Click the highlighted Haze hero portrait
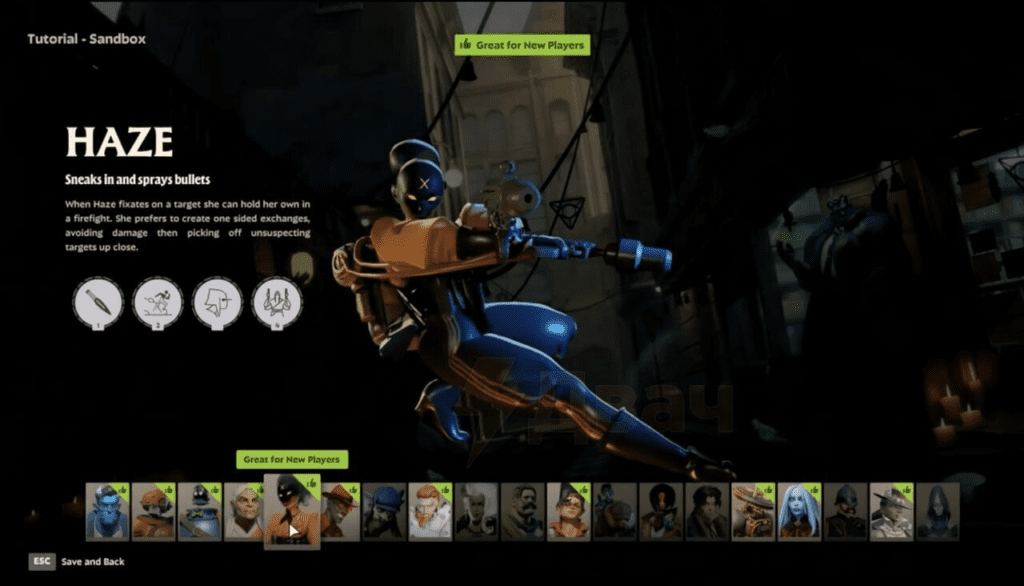The image size is (1024, 586). coord(291,512)
